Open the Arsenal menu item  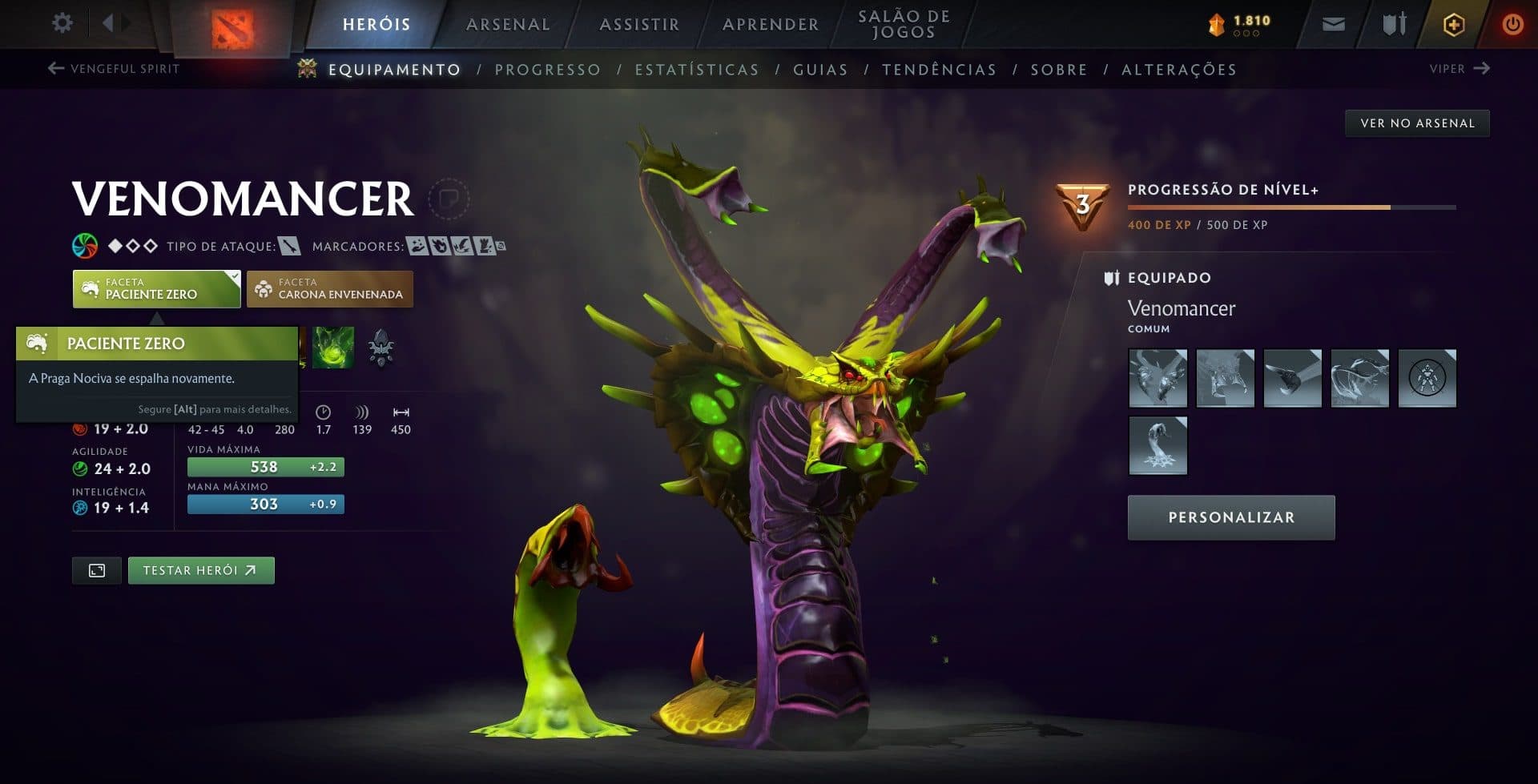[507, 24]
